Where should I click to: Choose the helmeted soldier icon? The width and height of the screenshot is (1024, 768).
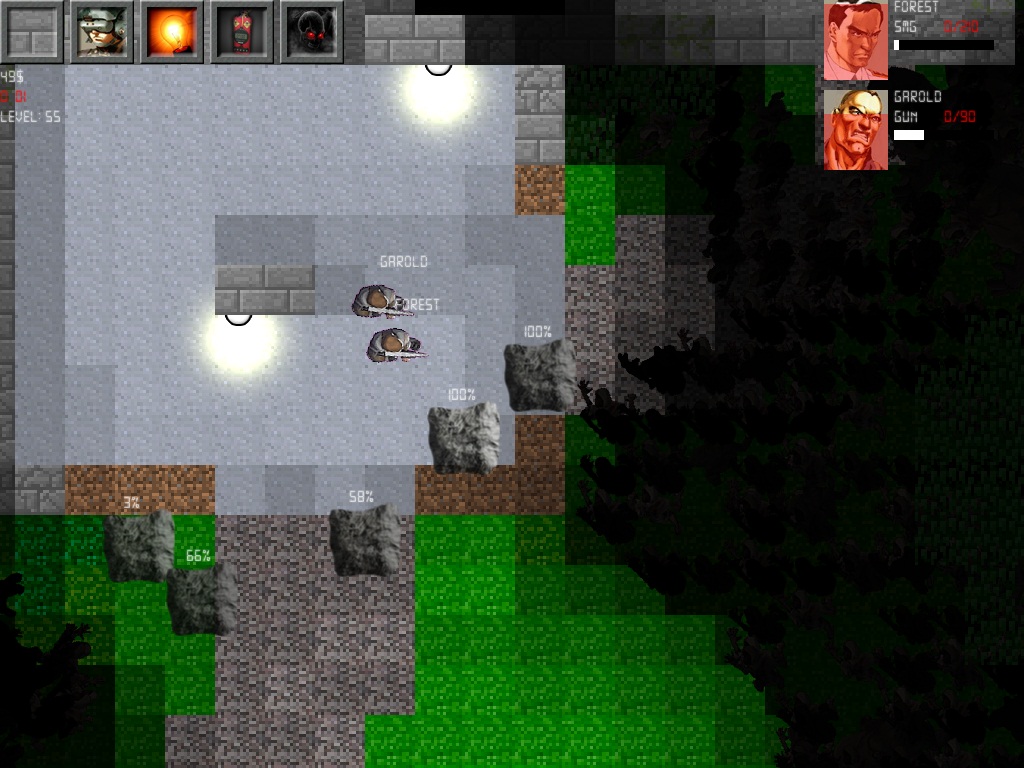[x=101, y=32]
